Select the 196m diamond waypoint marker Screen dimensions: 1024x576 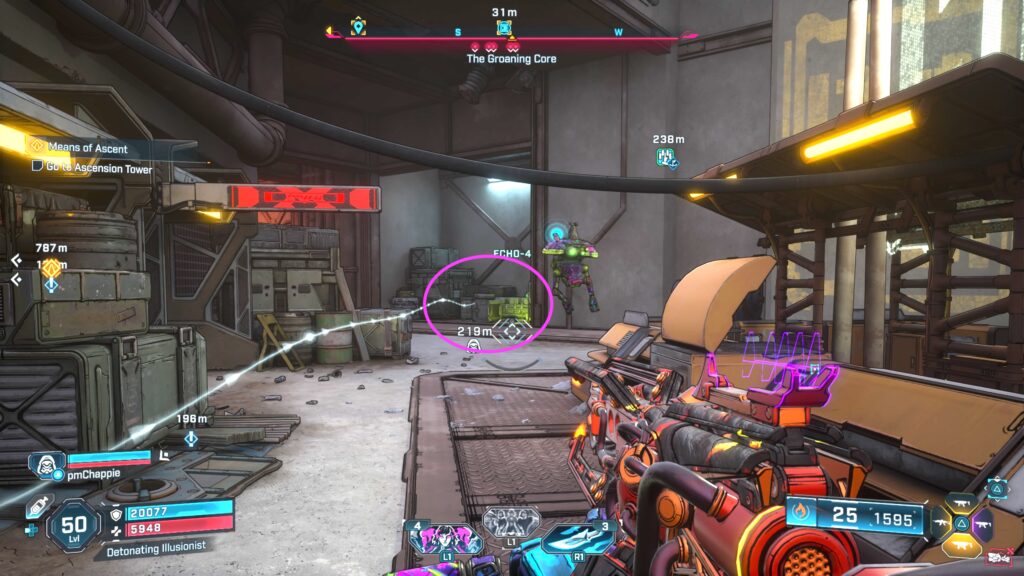[190, 438]
